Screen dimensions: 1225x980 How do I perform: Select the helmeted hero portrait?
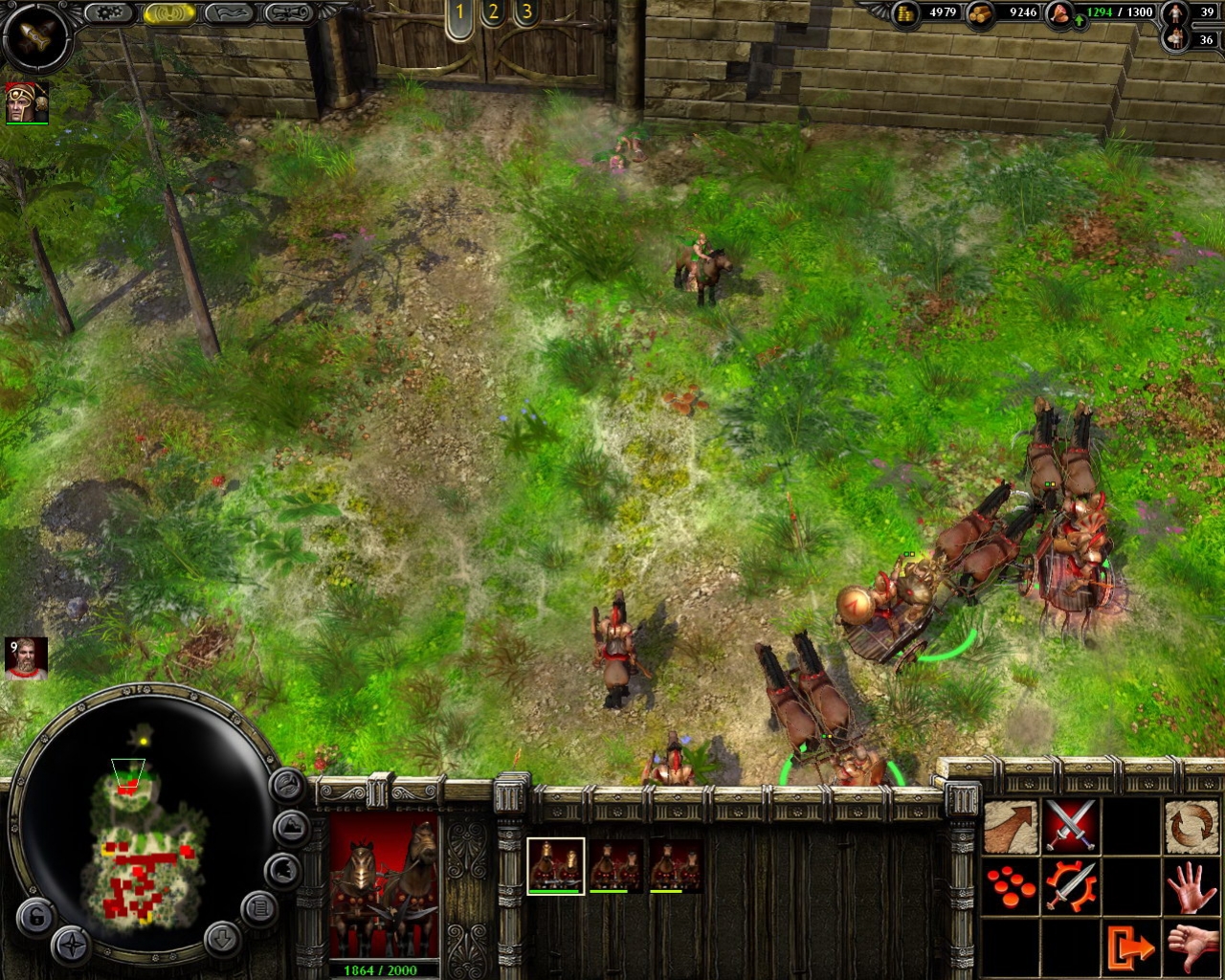(27, 102)
